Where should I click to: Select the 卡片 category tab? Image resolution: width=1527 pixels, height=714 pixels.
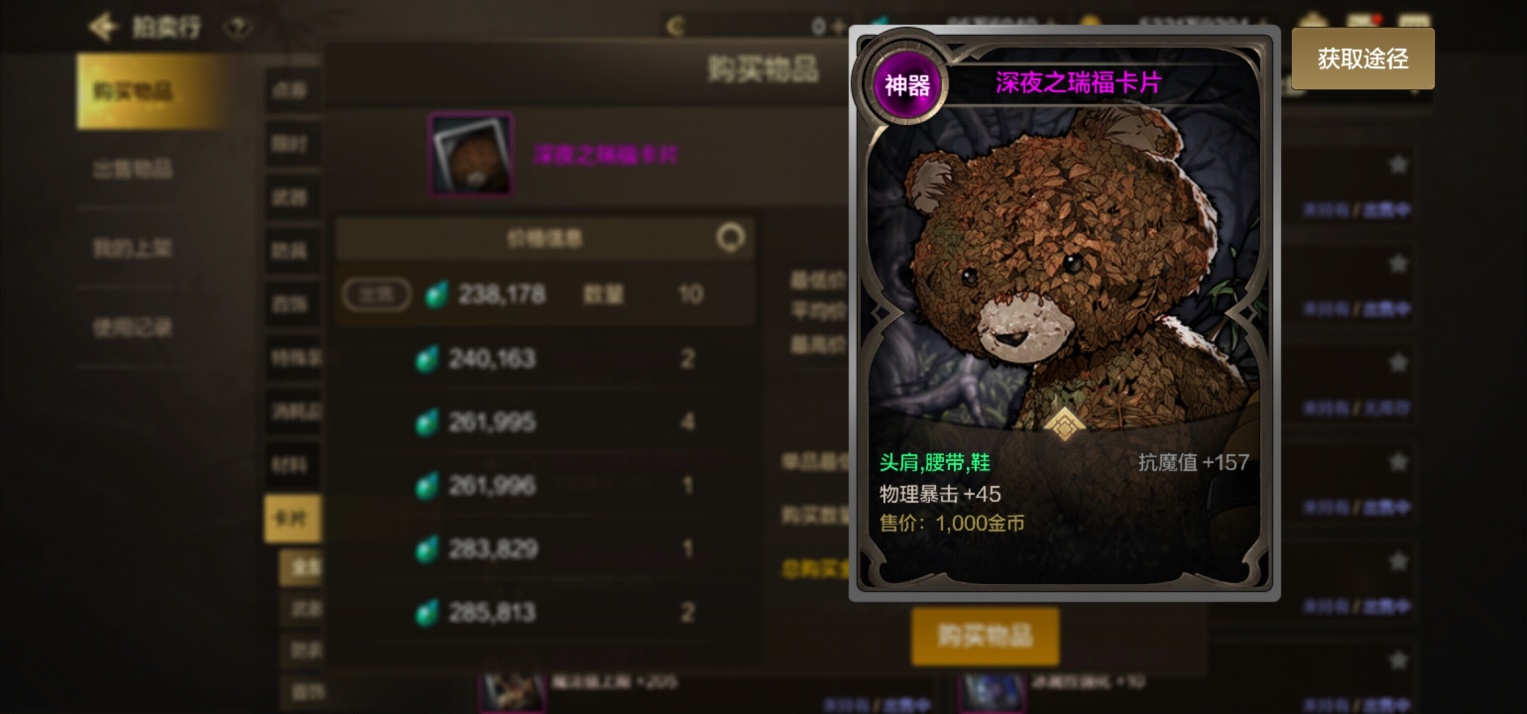pos(291,518)
